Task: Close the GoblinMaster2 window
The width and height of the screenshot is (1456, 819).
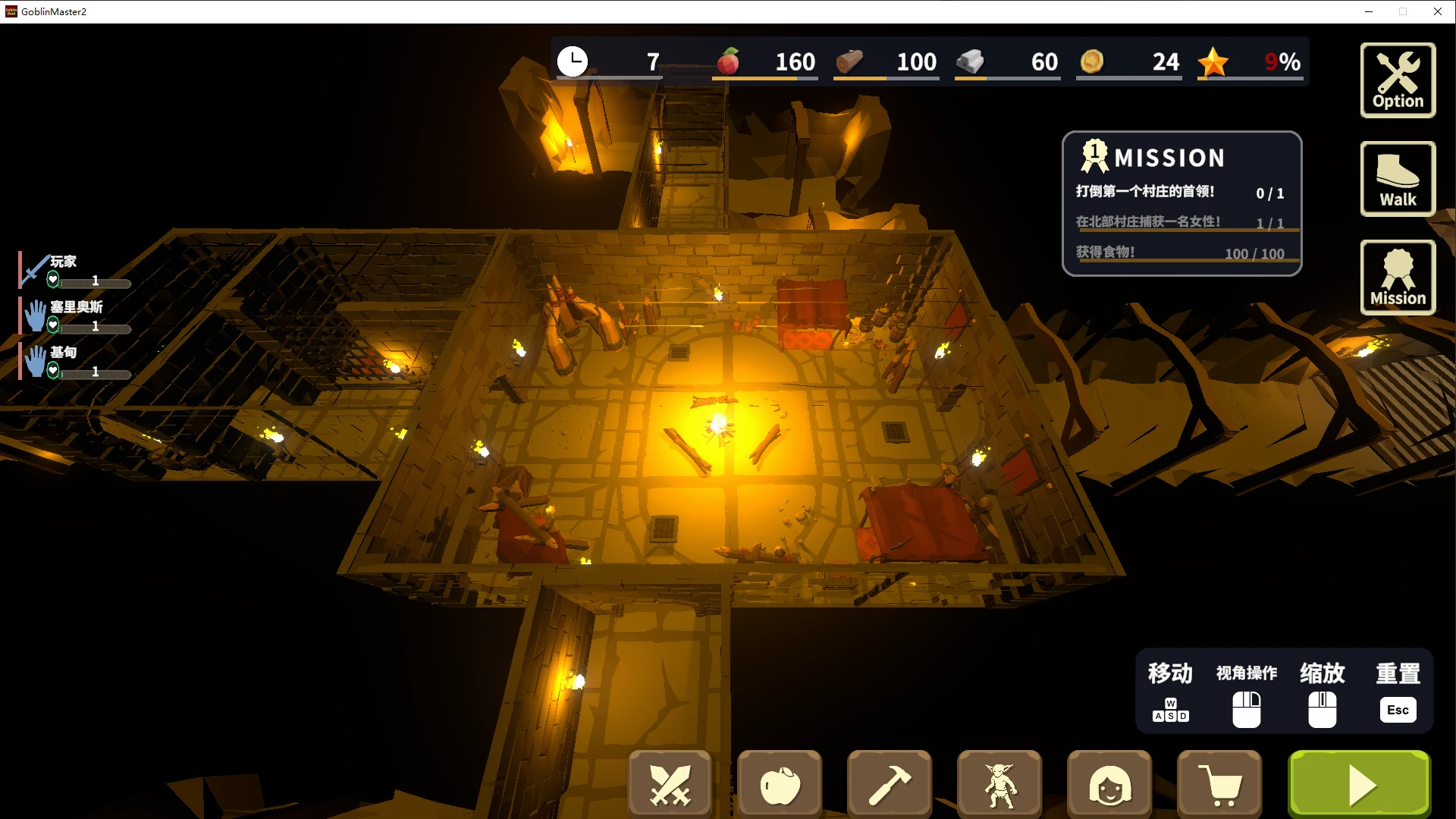Action: (x=1438, y=11)
